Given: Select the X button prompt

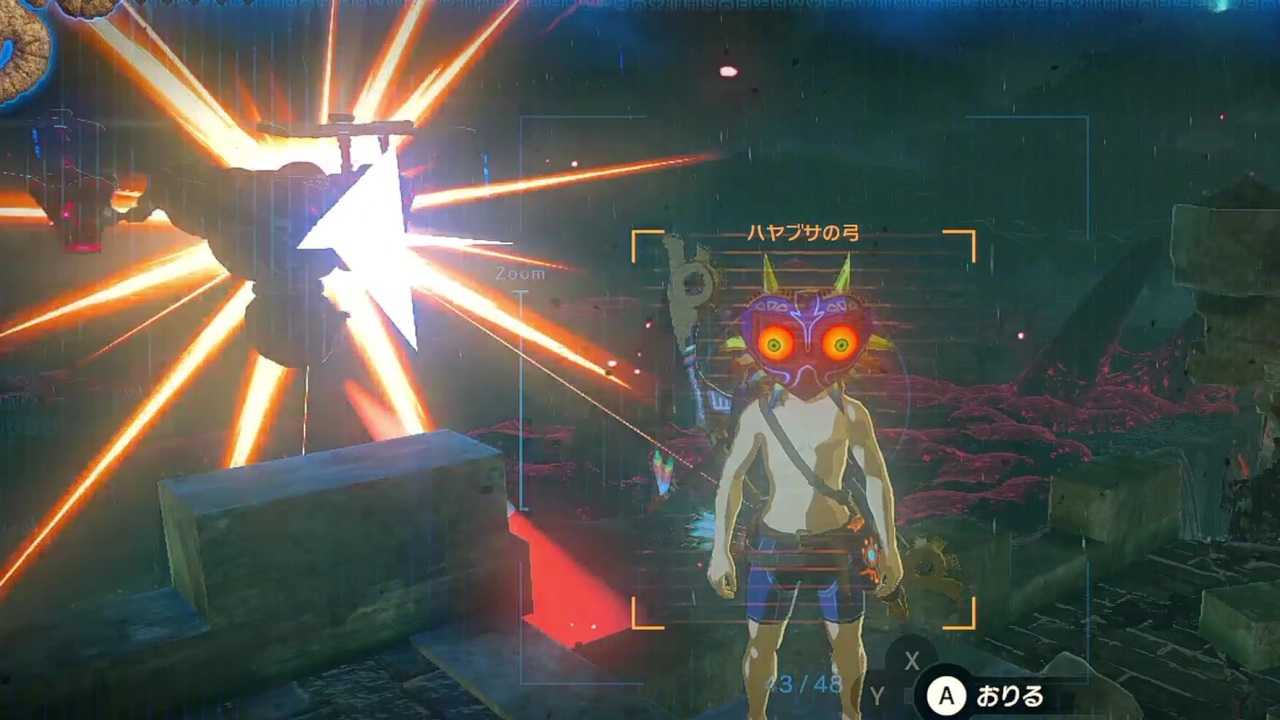Looking at the screenshot, I should click(911, 662).
